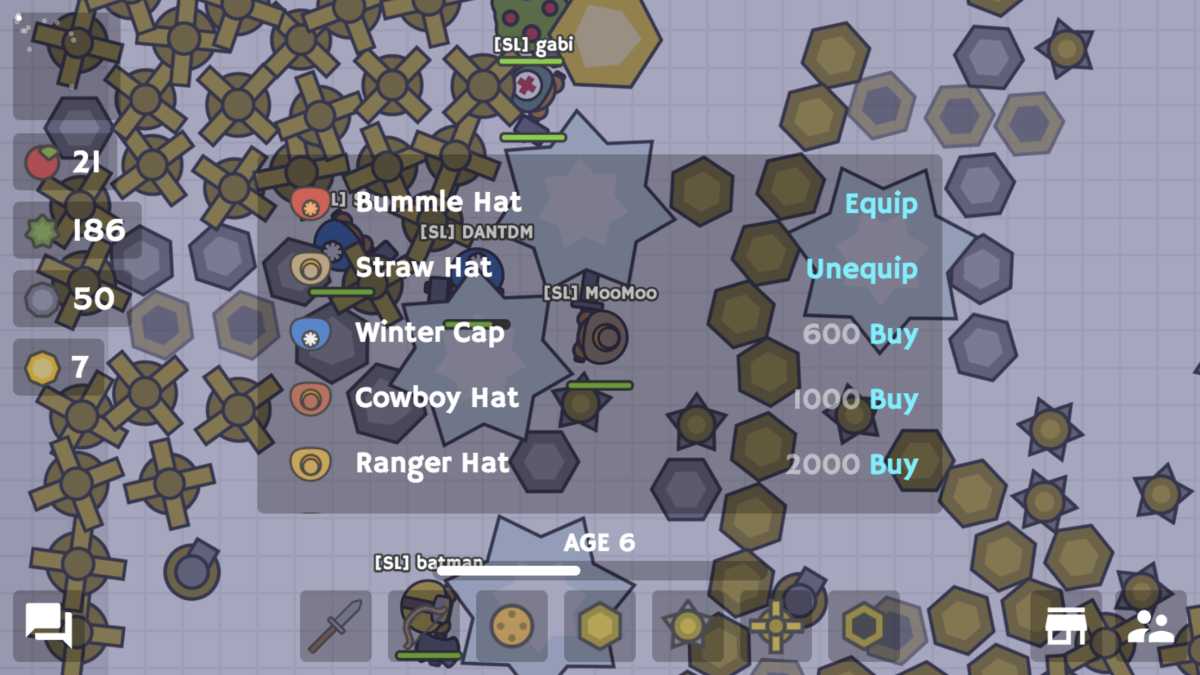Buy the Ranger Hat for 2000
The width and height of the screenshot is (1200, 675).
tap(893, 464)
